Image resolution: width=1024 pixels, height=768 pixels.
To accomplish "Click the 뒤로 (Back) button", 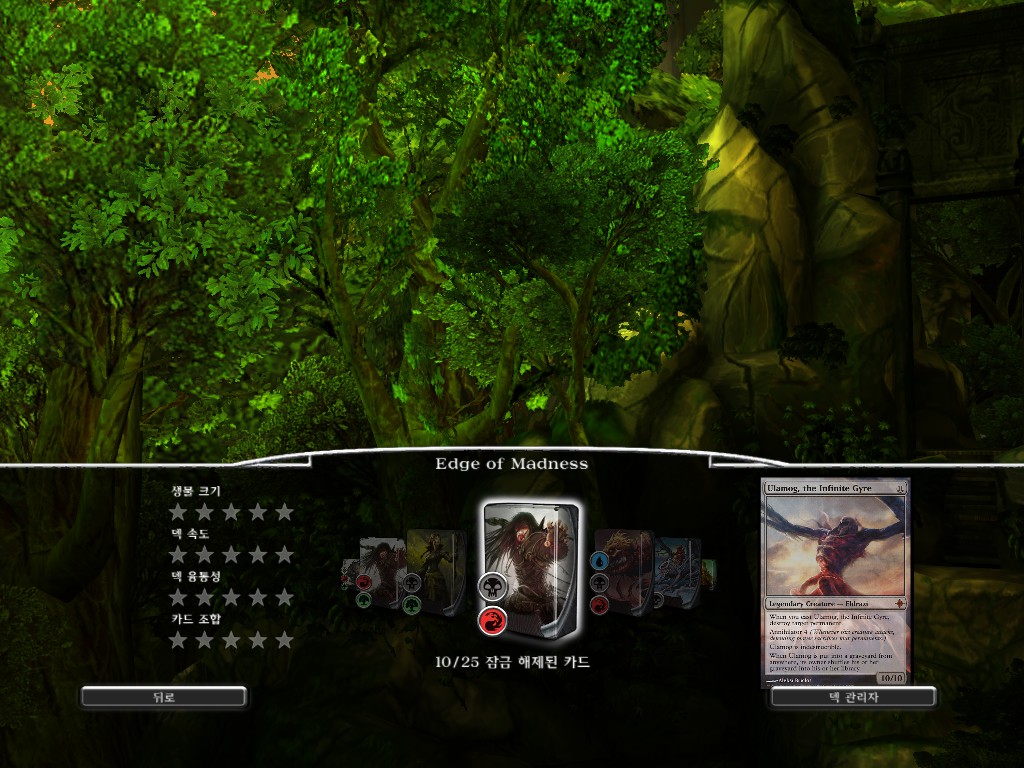I will [164, 697].
